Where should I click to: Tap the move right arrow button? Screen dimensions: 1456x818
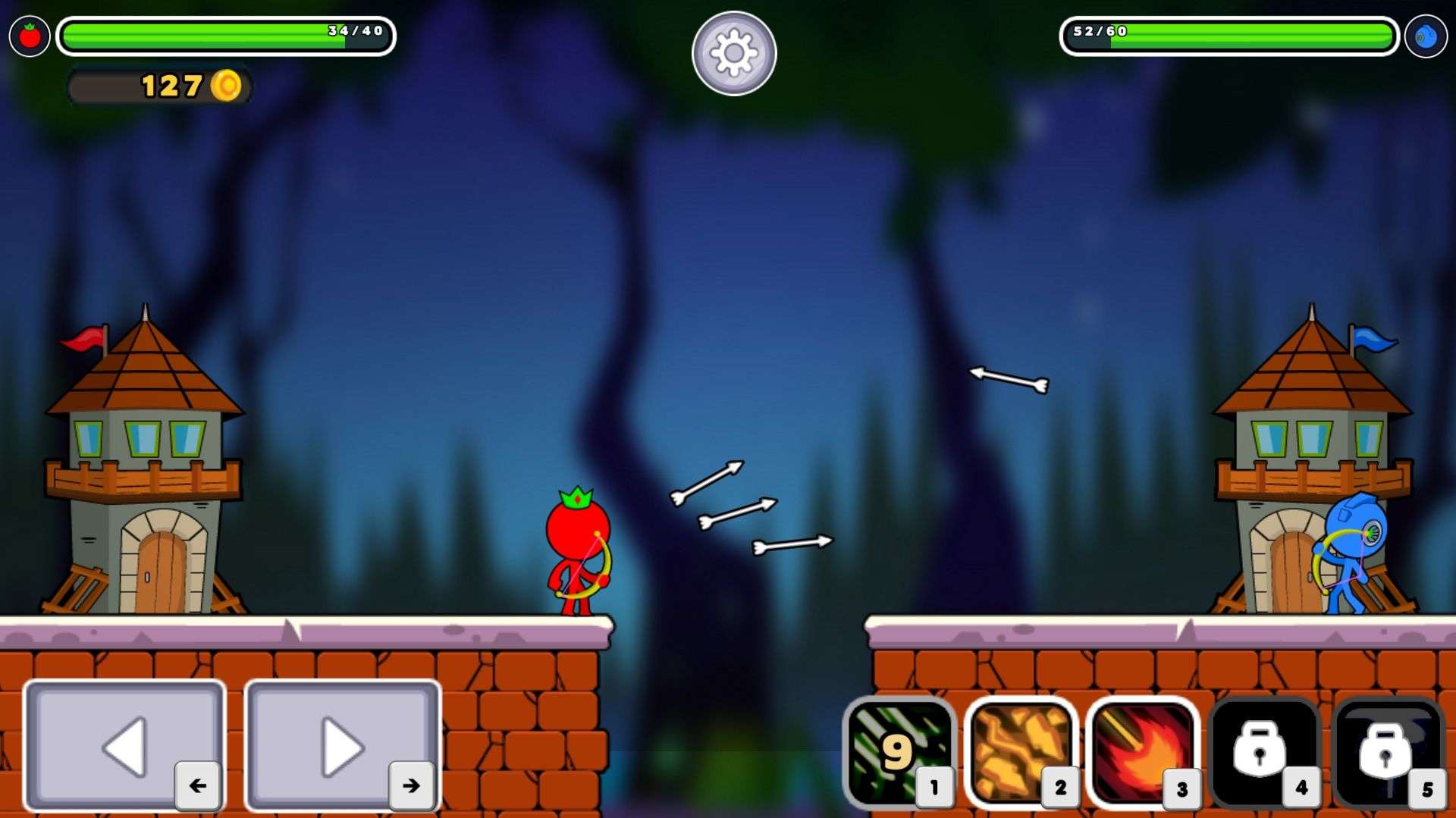point(343,745)
